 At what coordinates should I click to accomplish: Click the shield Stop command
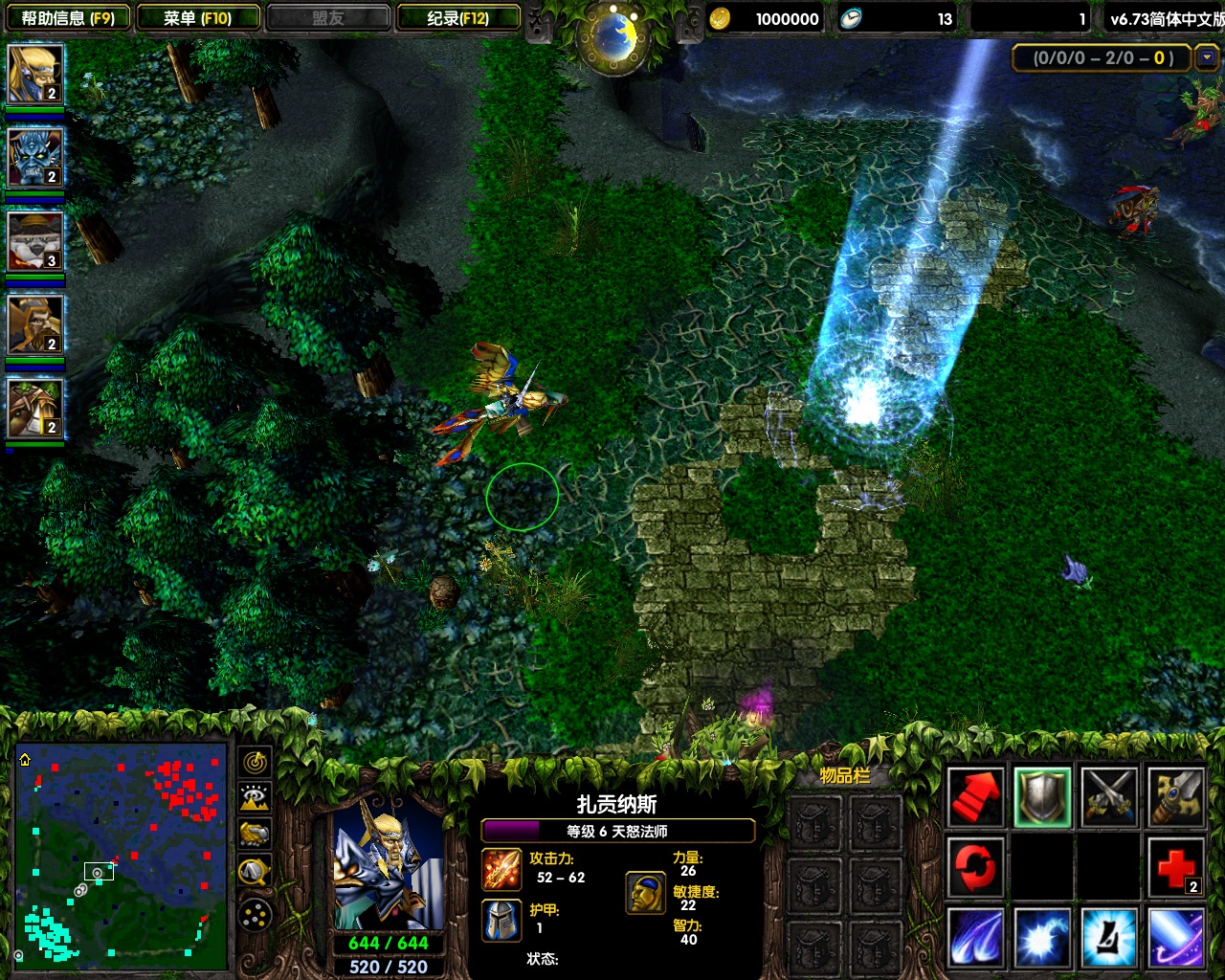point(1042,796)
